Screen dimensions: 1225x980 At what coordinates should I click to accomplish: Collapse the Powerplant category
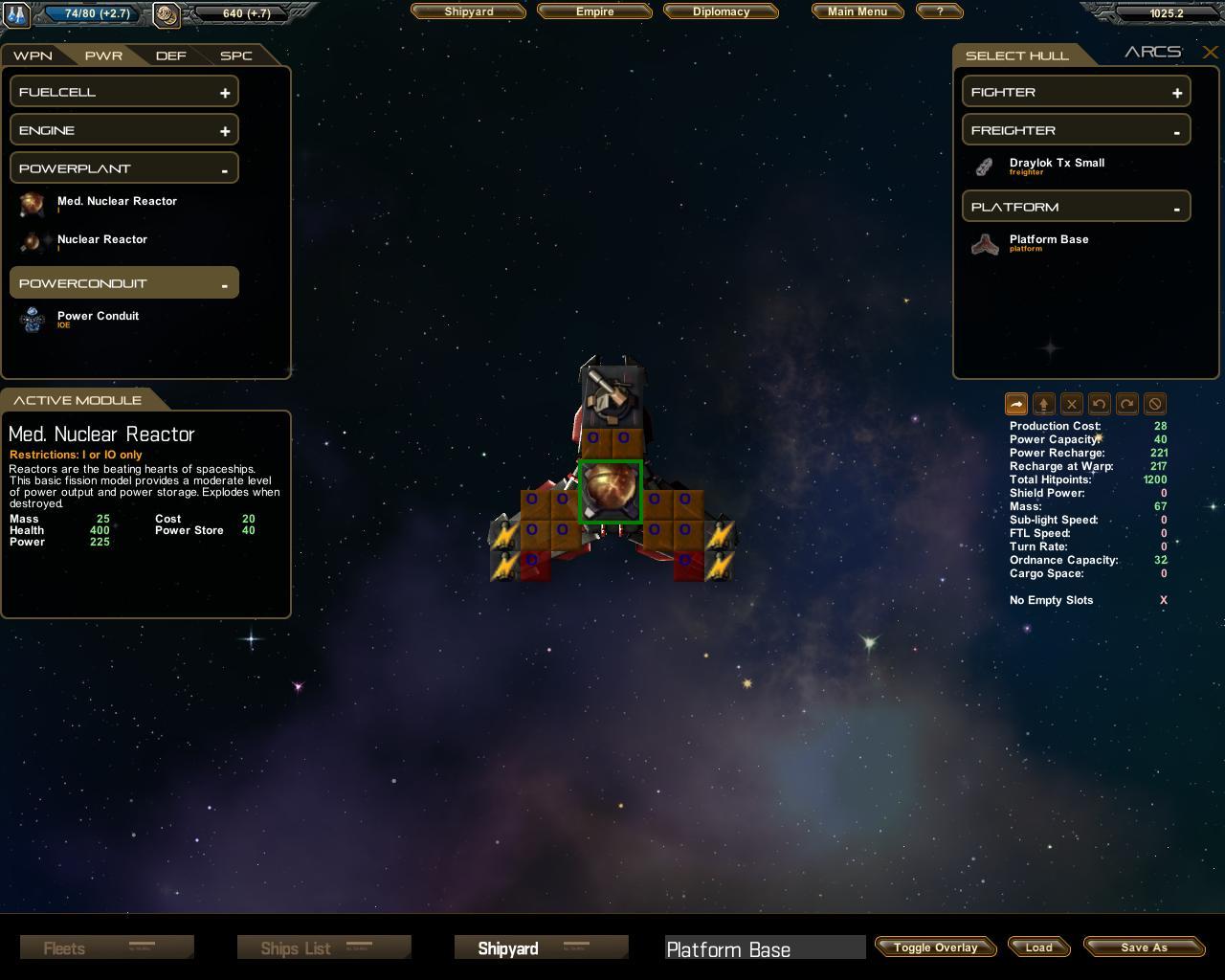click(x=124, y=168)
